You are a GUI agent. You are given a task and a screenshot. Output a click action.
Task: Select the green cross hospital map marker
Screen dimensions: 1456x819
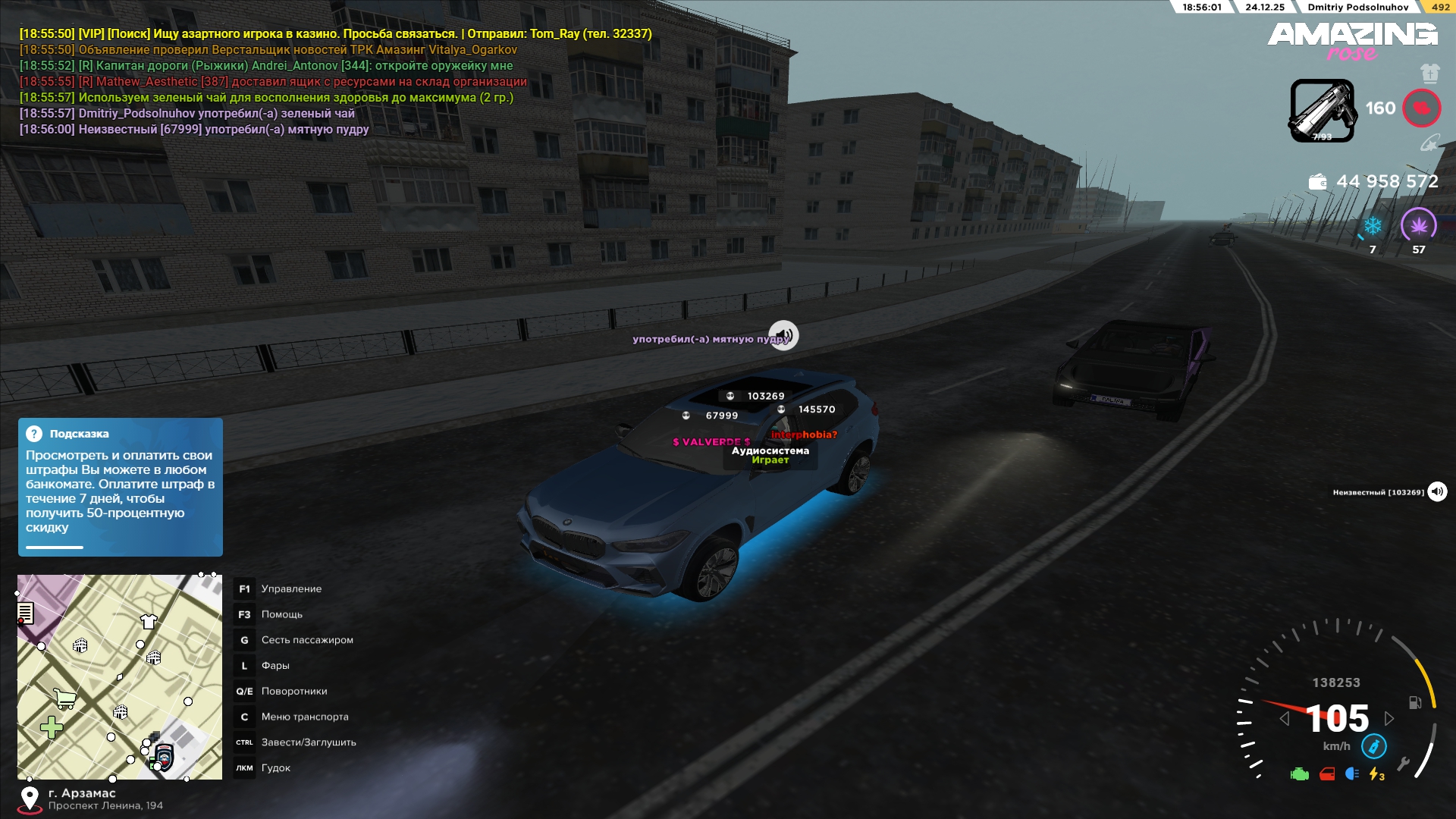click(x=52, y=728)
